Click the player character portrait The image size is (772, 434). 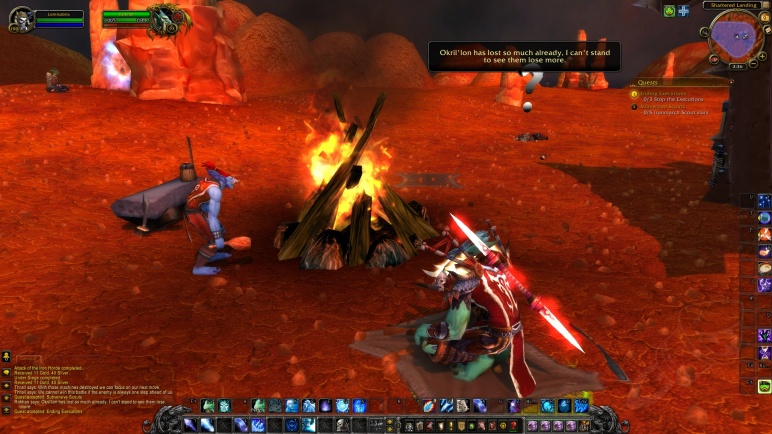point(20,19)
